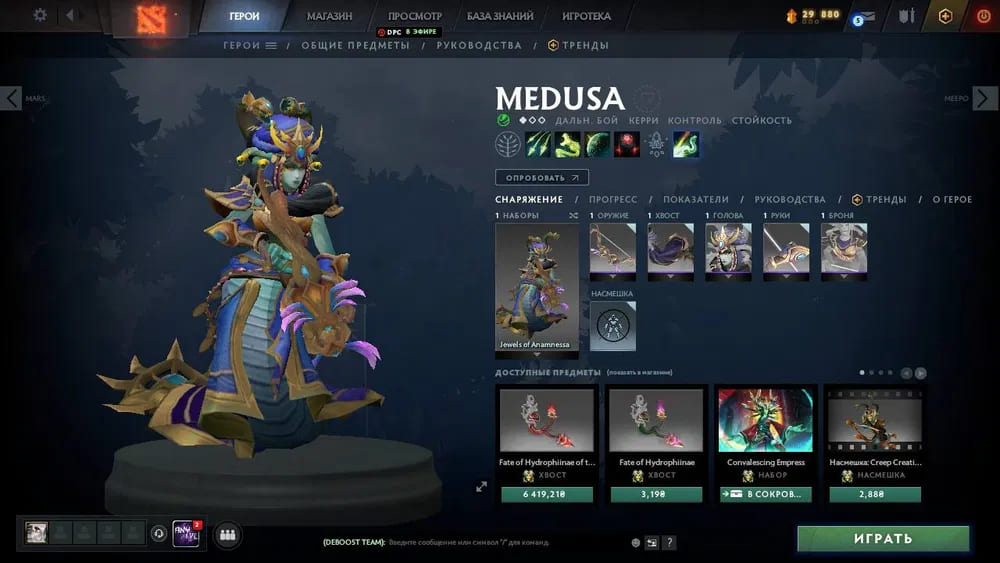The width and height of the screenshot is (1000, 563).
Task: Go to the previous hero Mars arrow
Action: [11, 98]
